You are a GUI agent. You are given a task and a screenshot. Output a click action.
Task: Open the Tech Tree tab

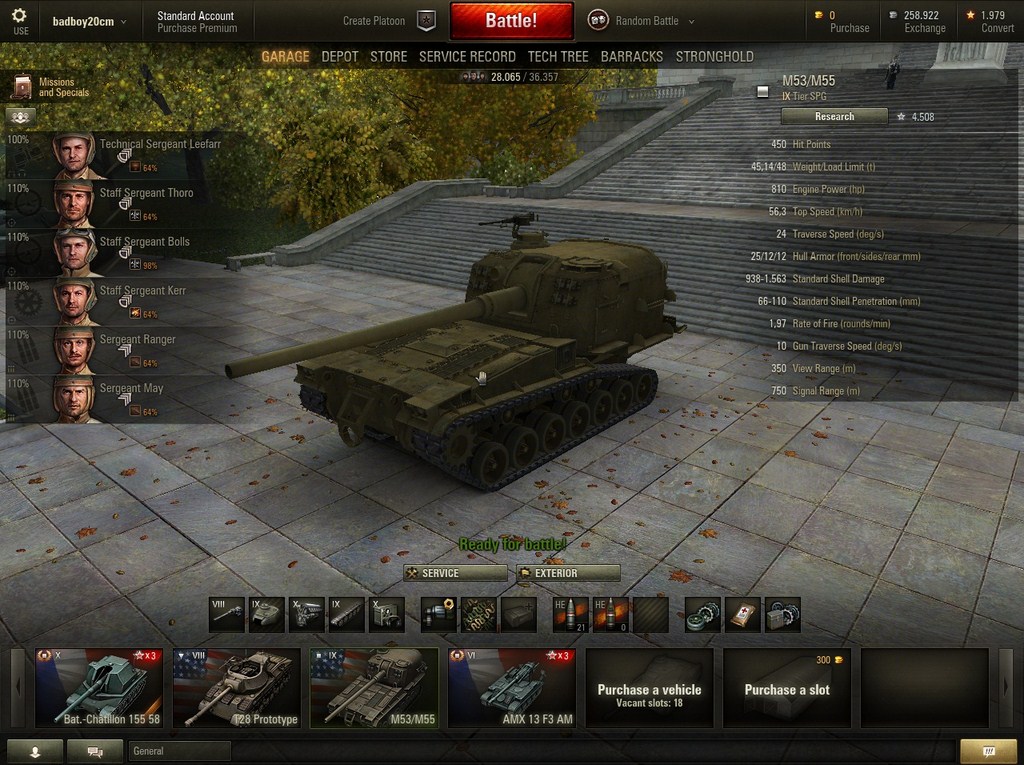557,57
